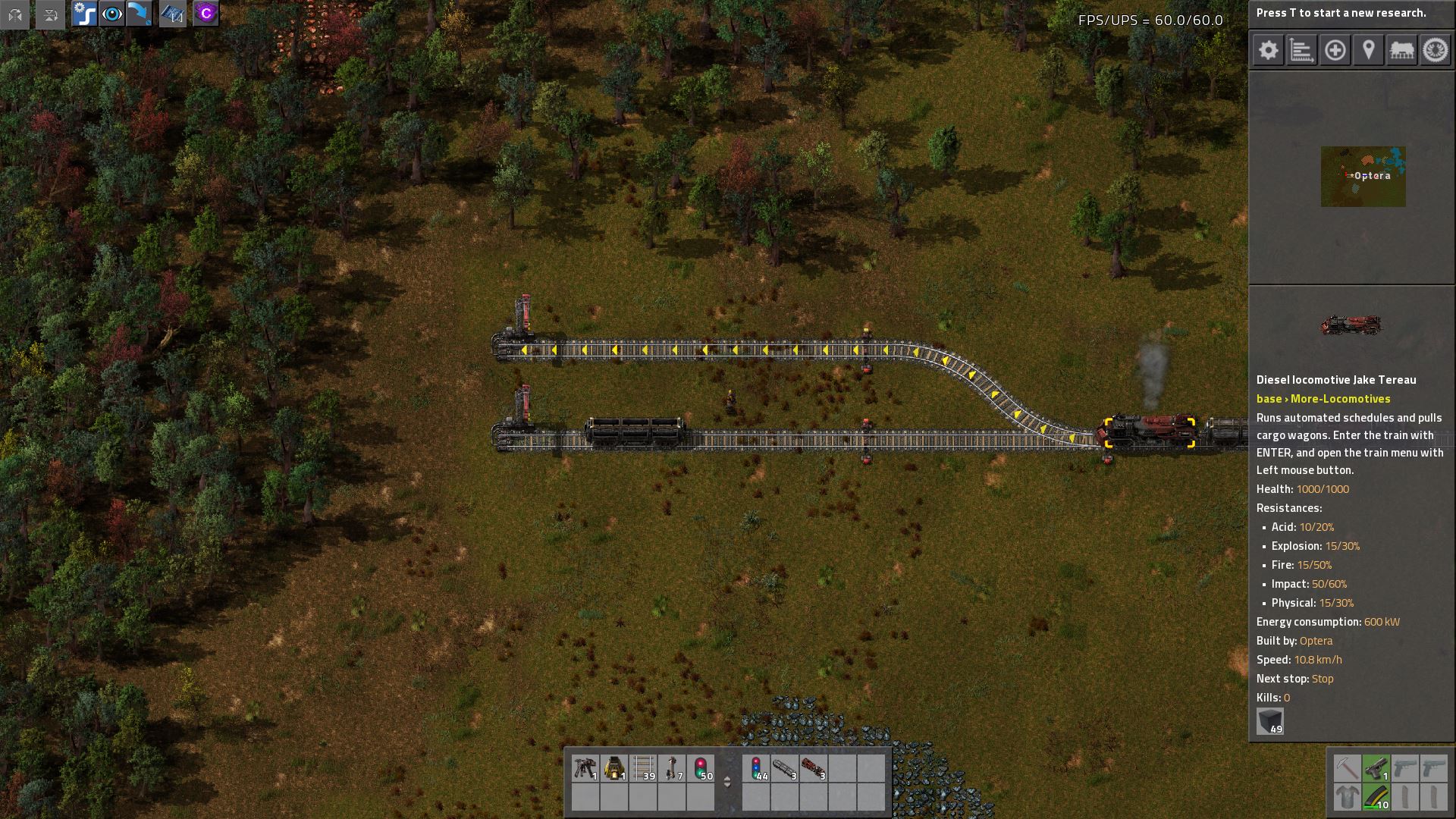The image size is (1456, 819).
Task: Click the cogwheel button beside the train icon
Action: (1435, 51)
